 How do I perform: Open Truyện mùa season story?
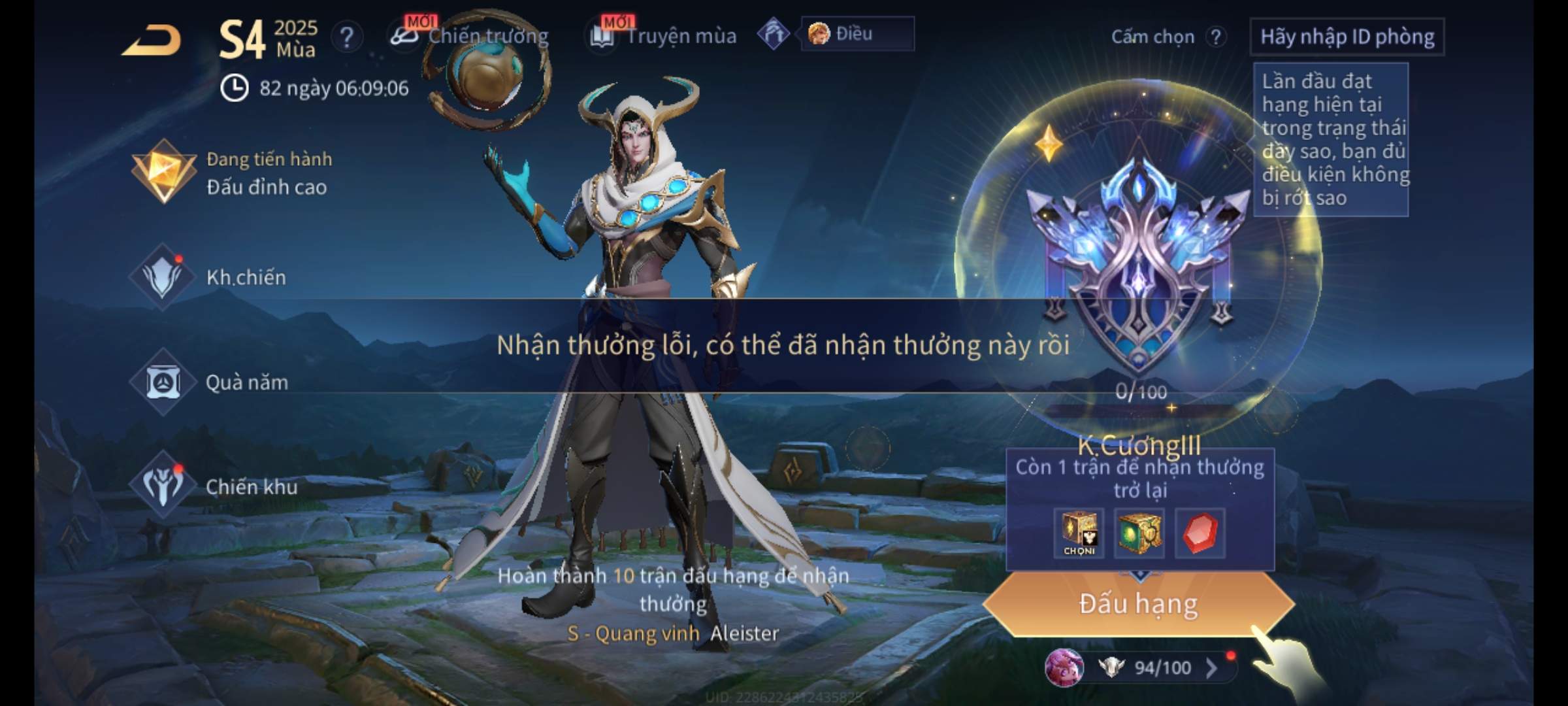[664, 36]
